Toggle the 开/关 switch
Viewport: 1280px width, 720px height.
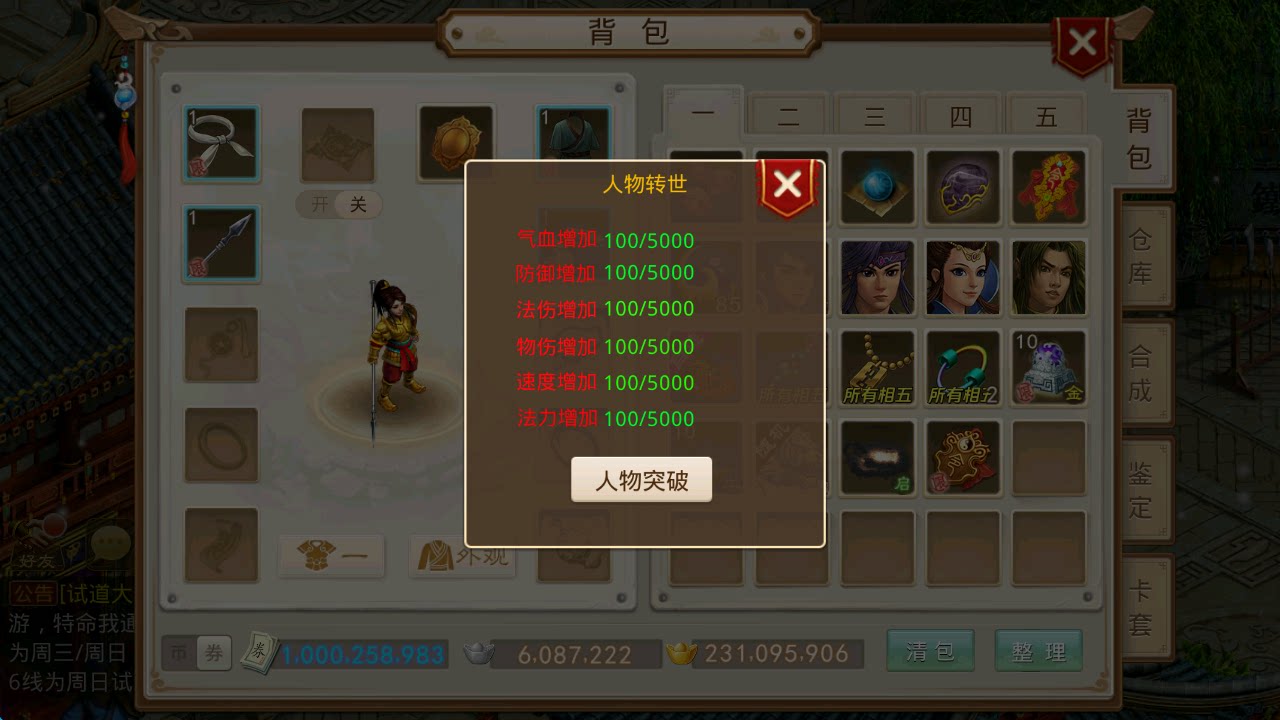tap(338, 204)
